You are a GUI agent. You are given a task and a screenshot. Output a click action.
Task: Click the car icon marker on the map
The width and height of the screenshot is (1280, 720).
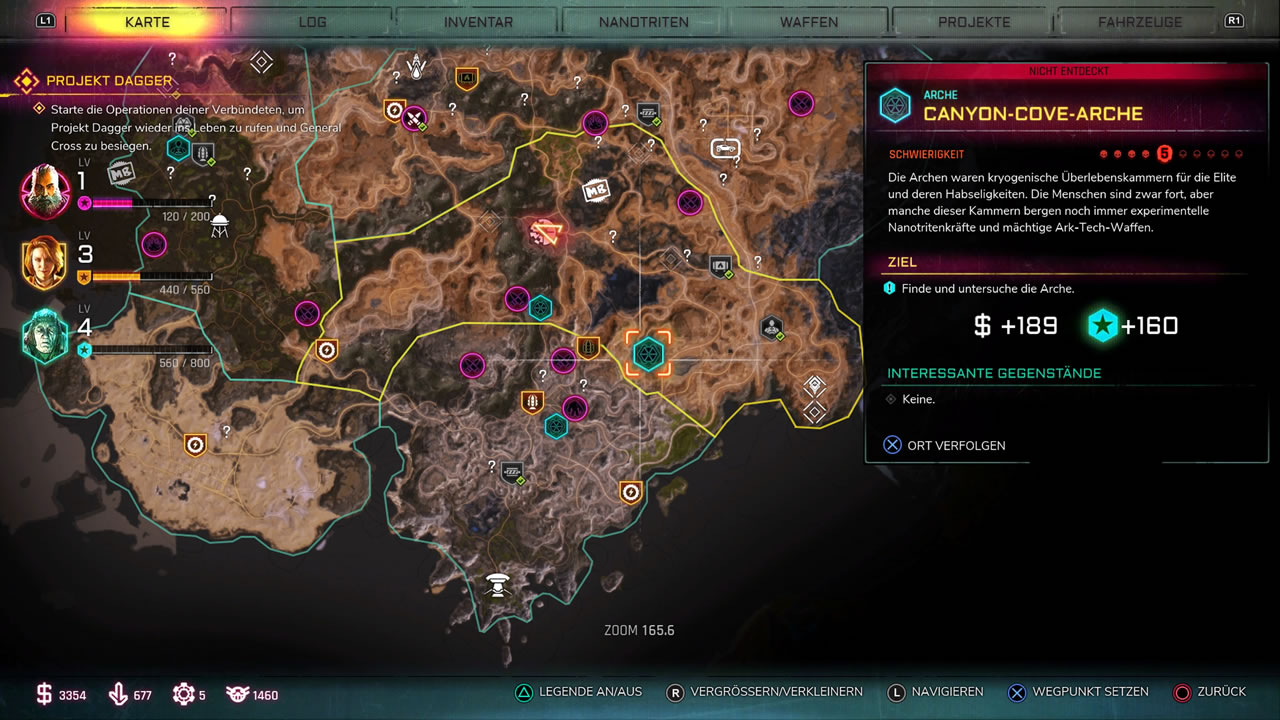(x=725, y=148)
